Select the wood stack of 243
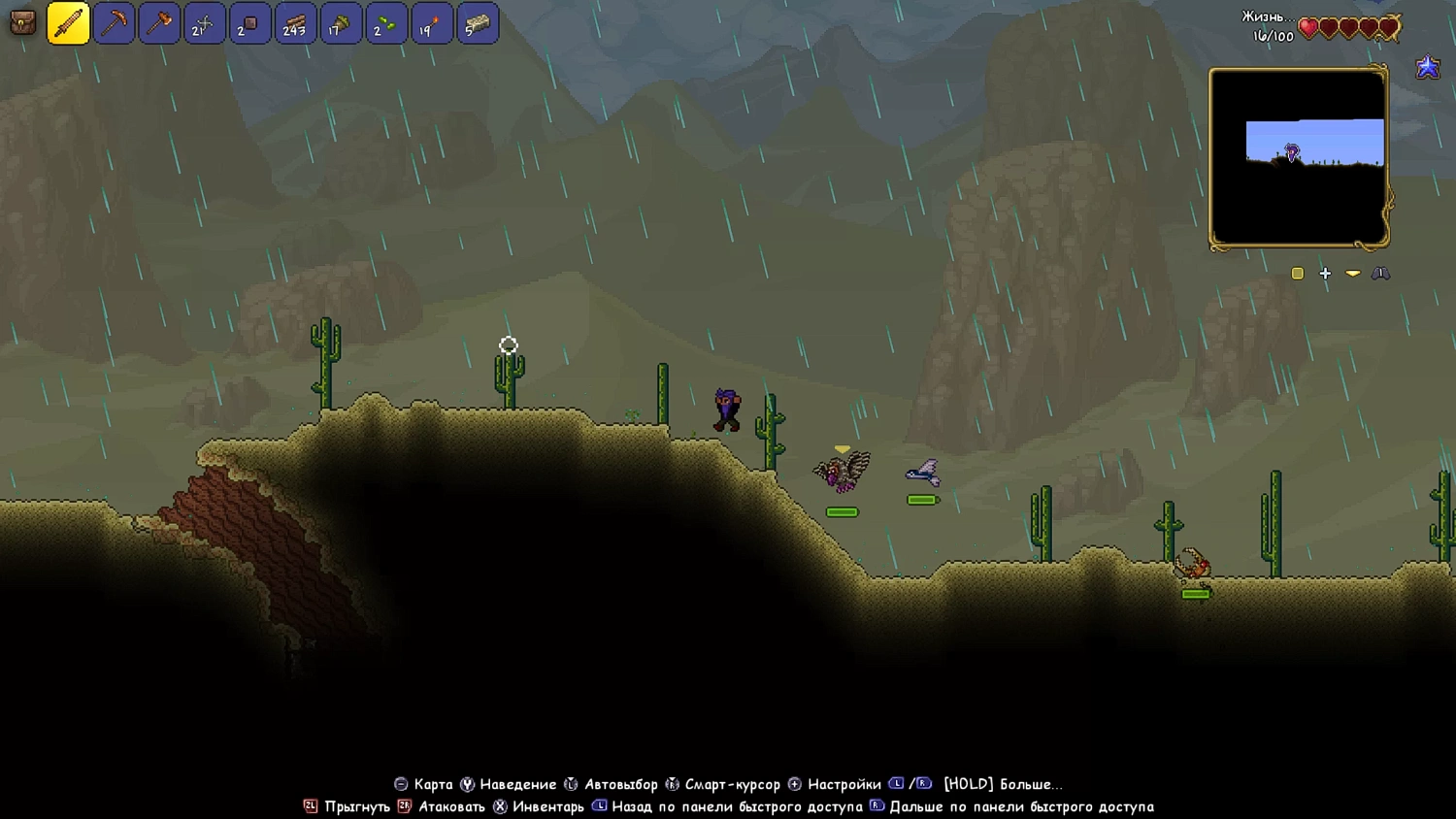 295,23
